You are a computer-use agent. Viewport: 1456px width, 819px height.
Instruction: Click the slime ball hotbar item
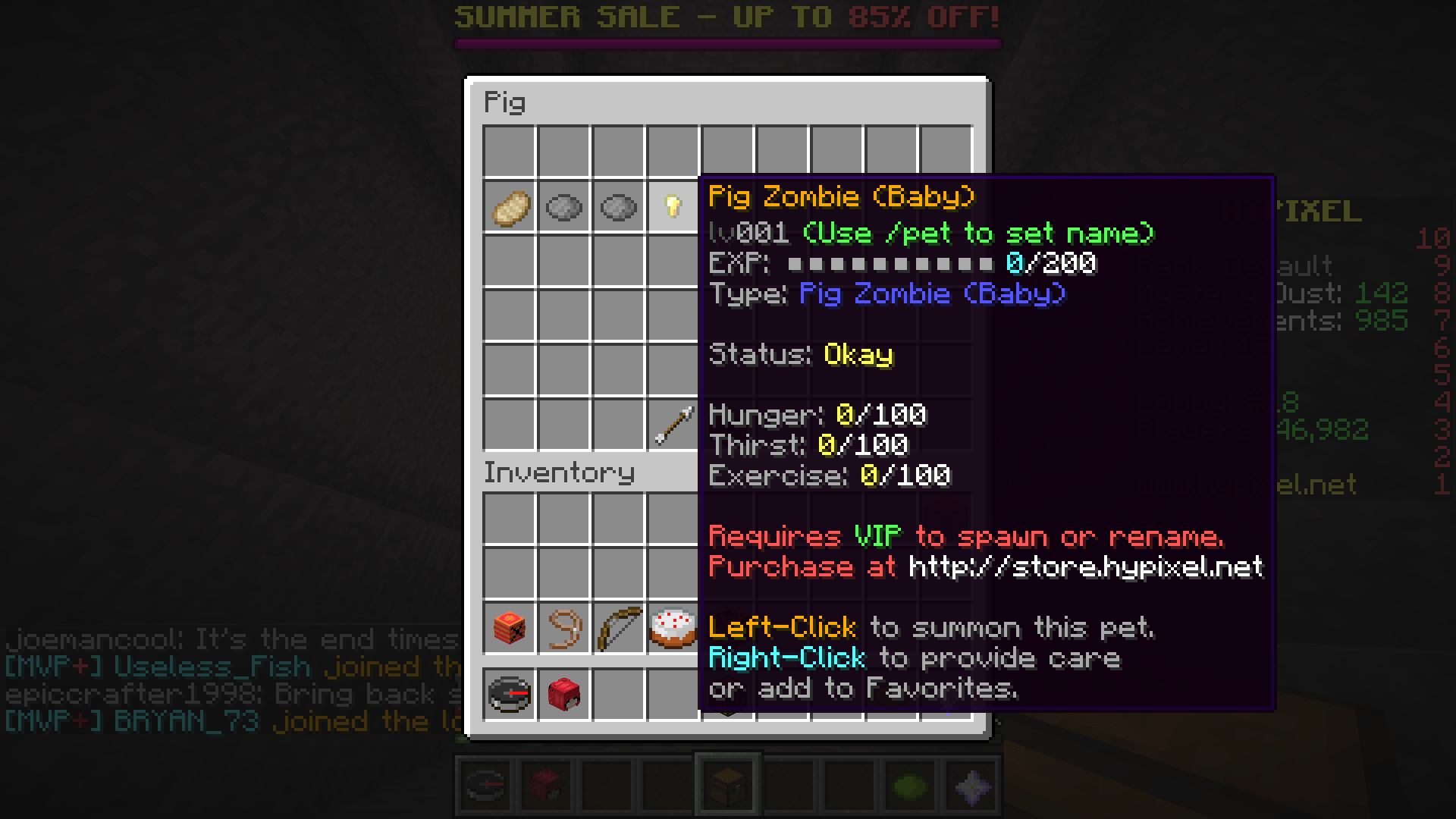coord(908,785)
